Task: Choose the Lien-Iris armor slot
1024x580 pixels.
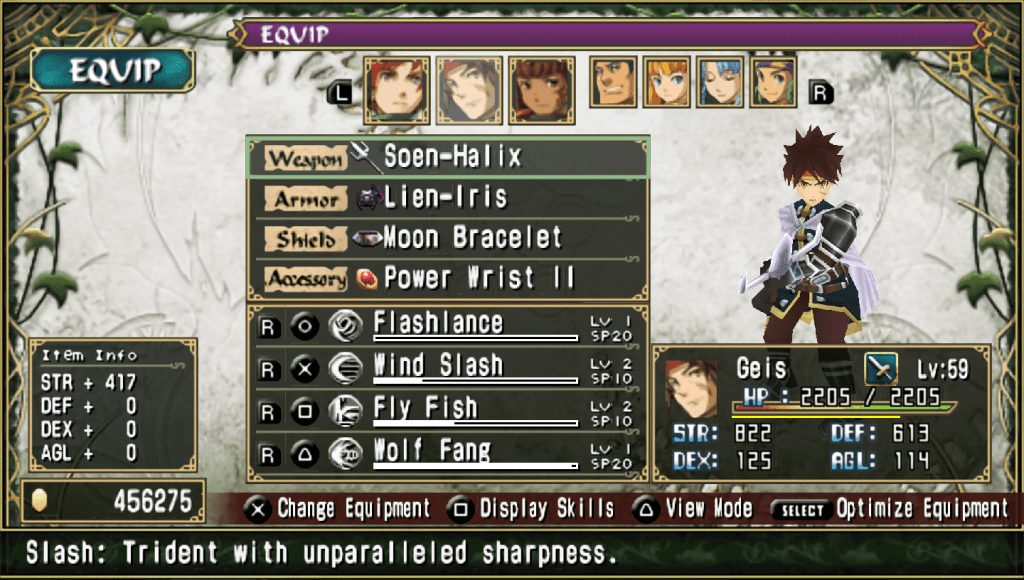Action: click(x=447, y=198)
